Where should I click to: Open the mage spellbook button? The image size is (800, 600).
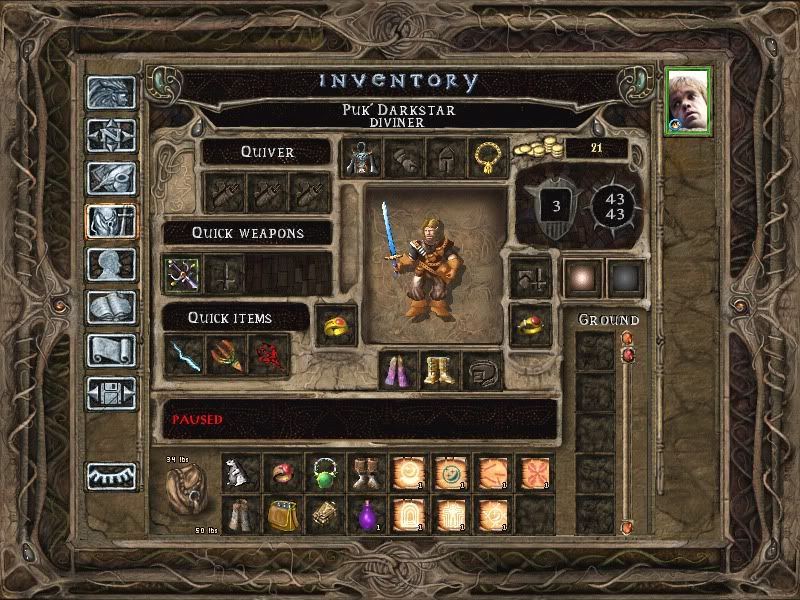(110, 307)
